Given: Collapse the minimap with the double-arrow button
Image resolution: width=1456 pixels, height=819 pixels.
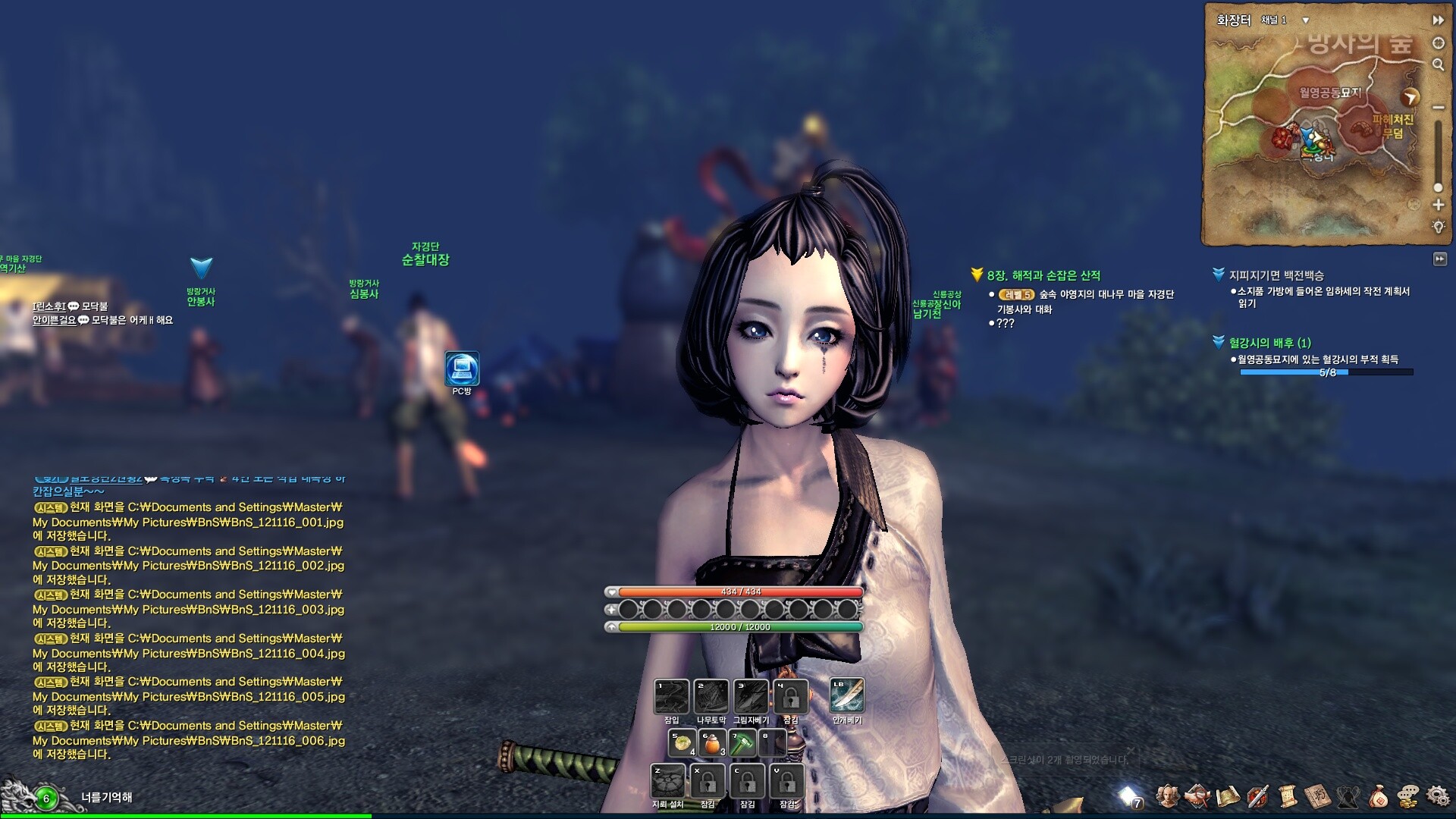Looking at the screenshot, I should 1438,20.
